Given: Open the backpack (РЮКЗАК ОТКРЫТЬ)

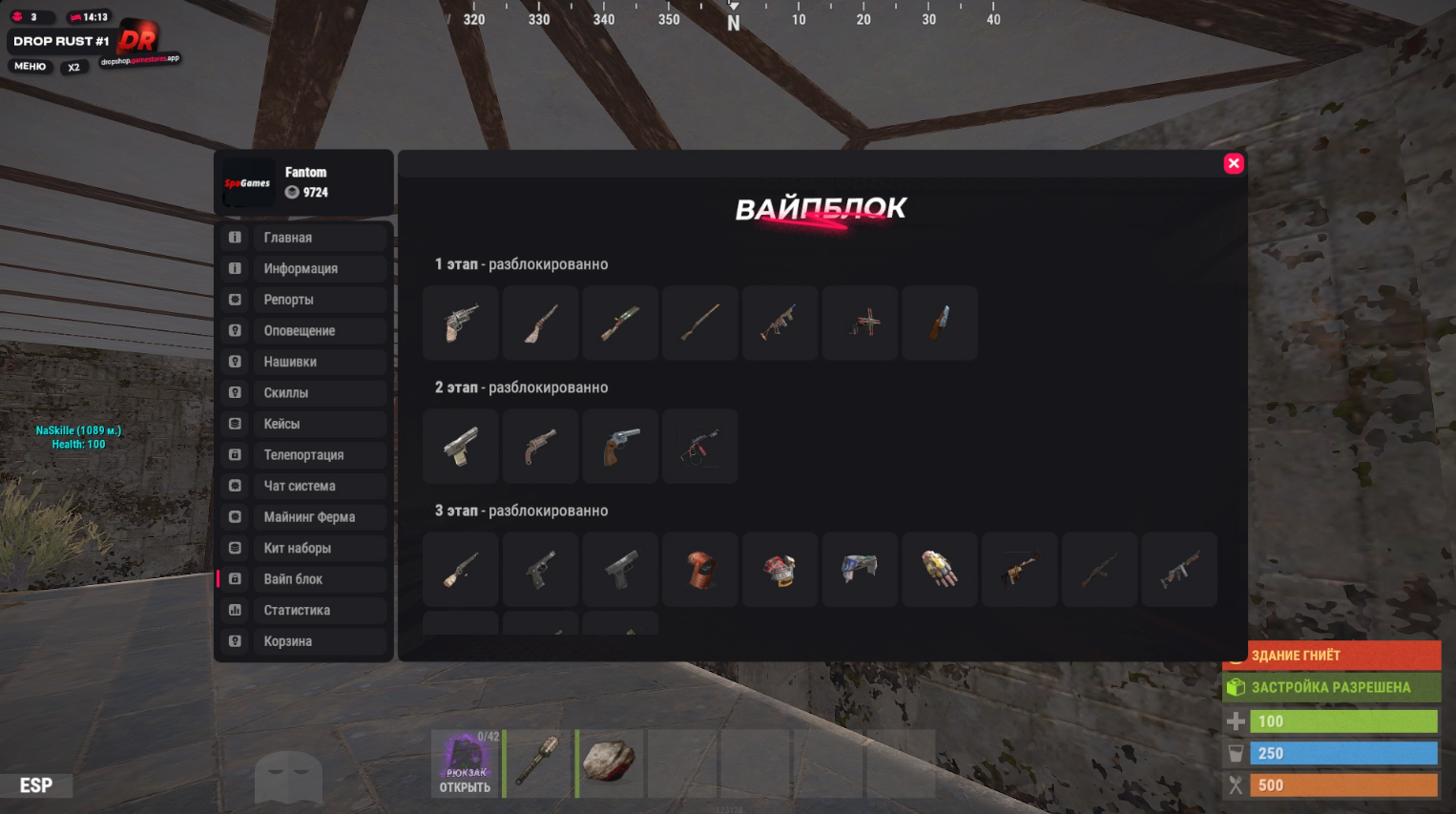Looking at the screenshot, I should 465,763.
